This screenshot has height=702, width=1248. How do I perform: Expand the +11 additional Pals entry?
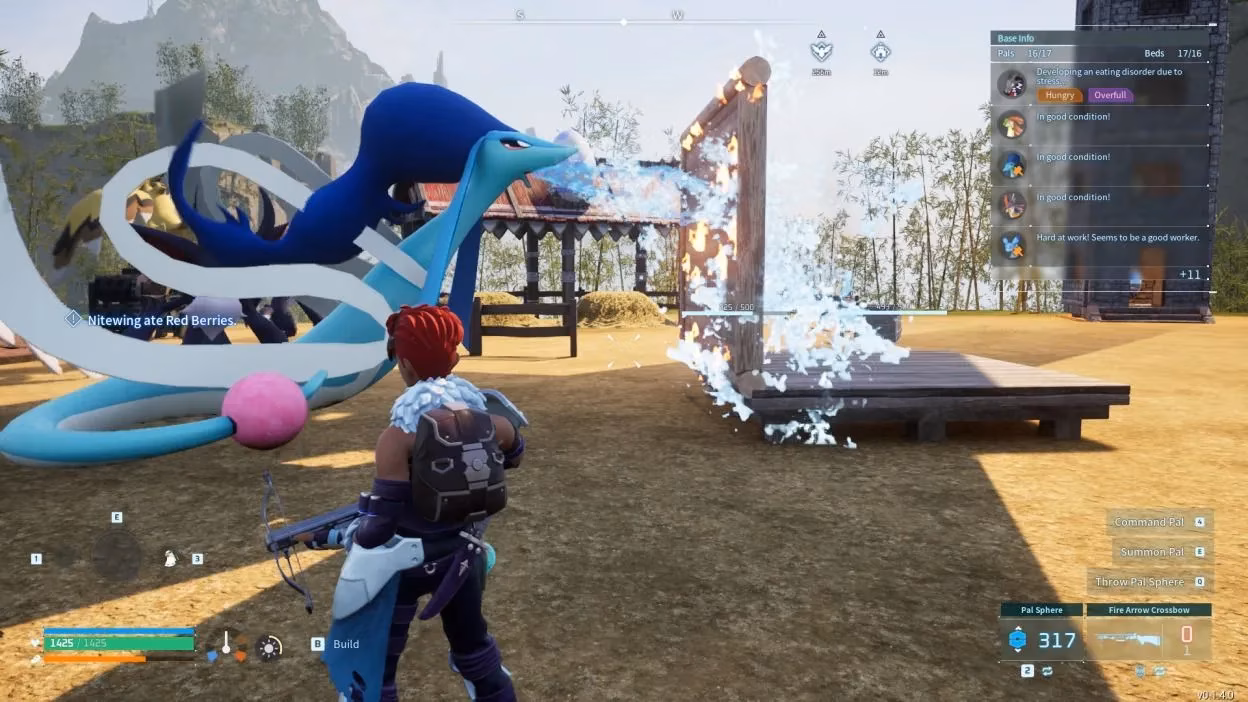[x=1189, y=274]
